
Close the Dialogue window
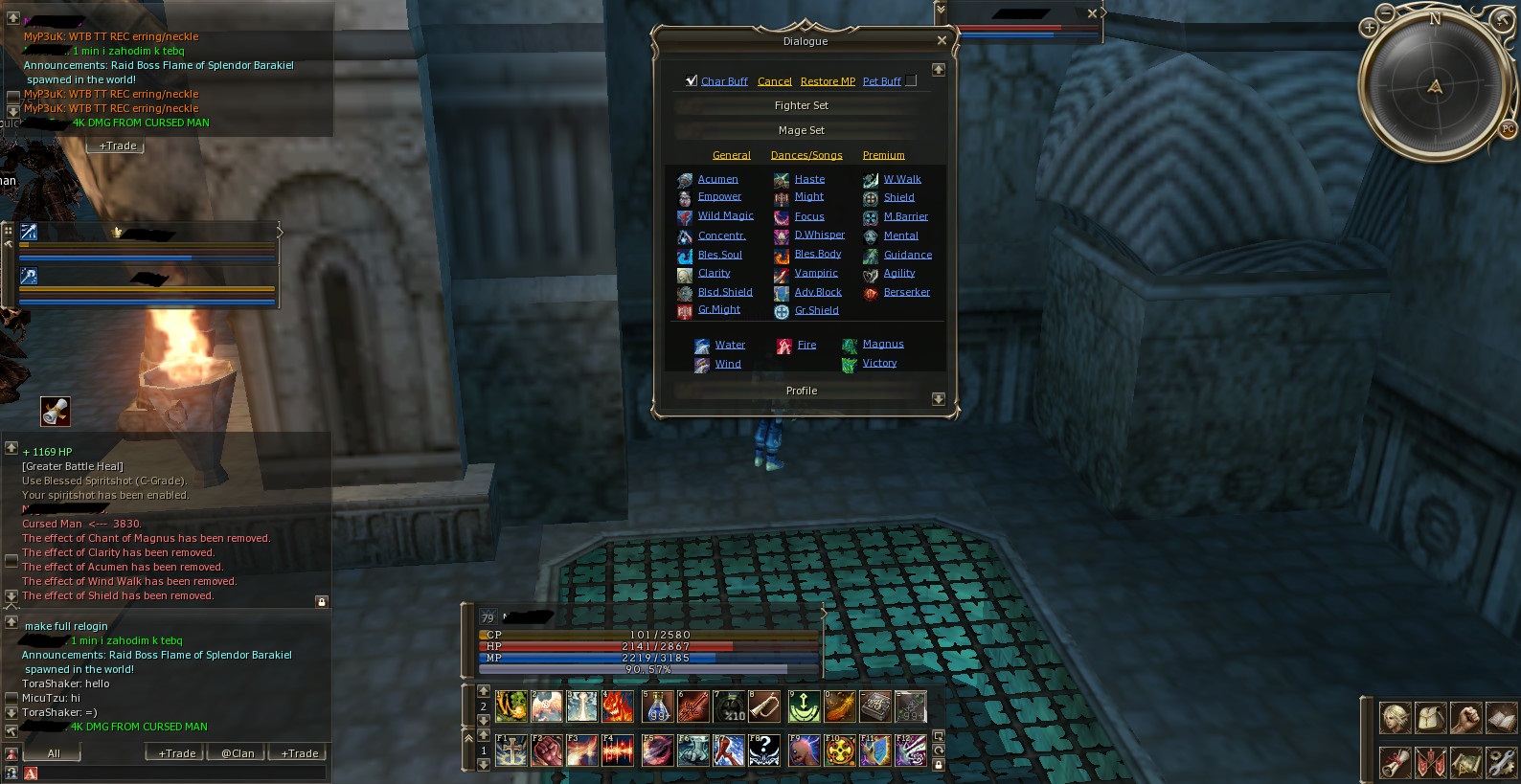[x=942, y=41]
